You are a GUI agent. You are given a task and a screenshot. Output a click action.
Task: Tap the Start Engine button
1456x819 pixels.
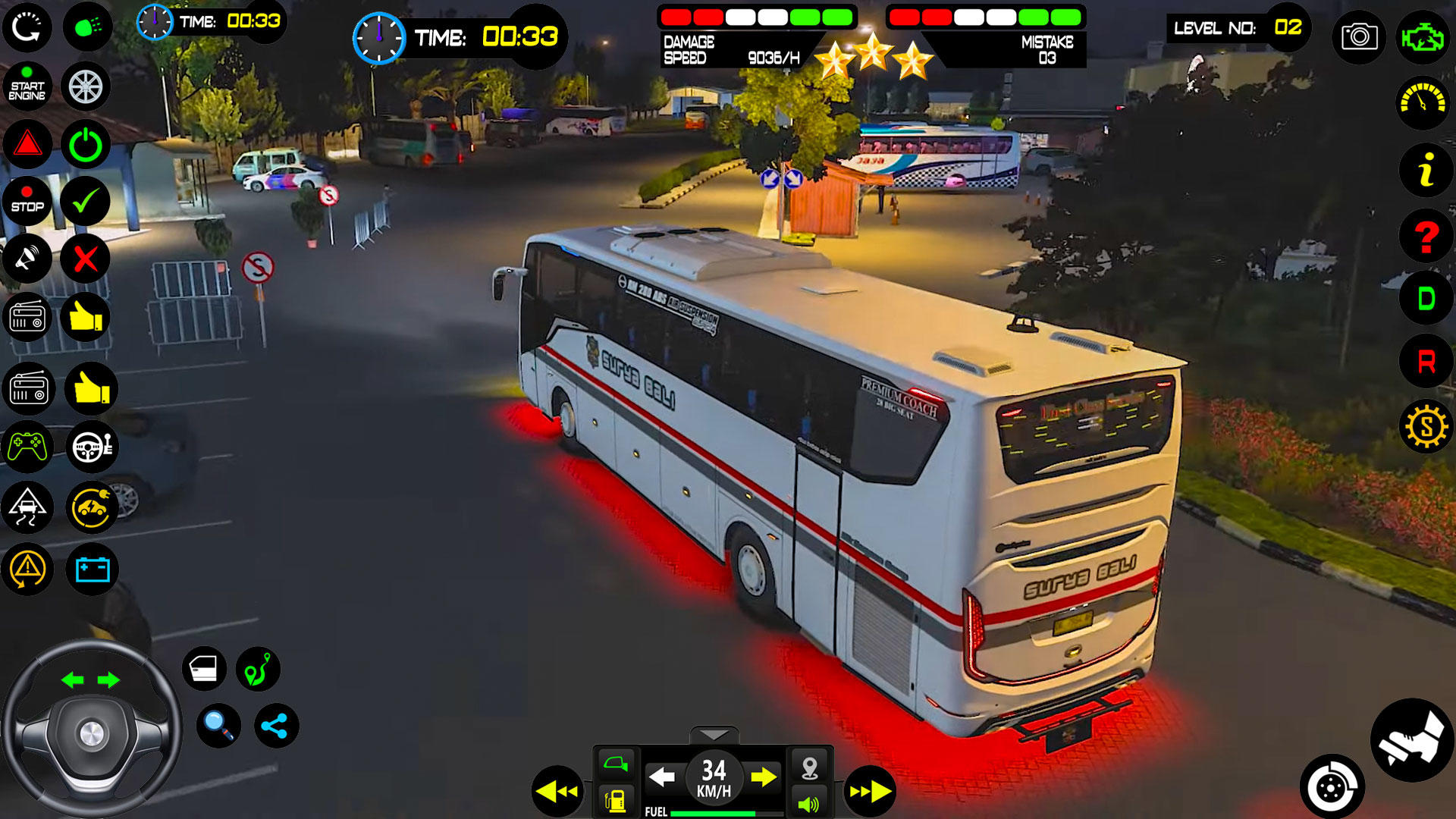coord(27,87)
